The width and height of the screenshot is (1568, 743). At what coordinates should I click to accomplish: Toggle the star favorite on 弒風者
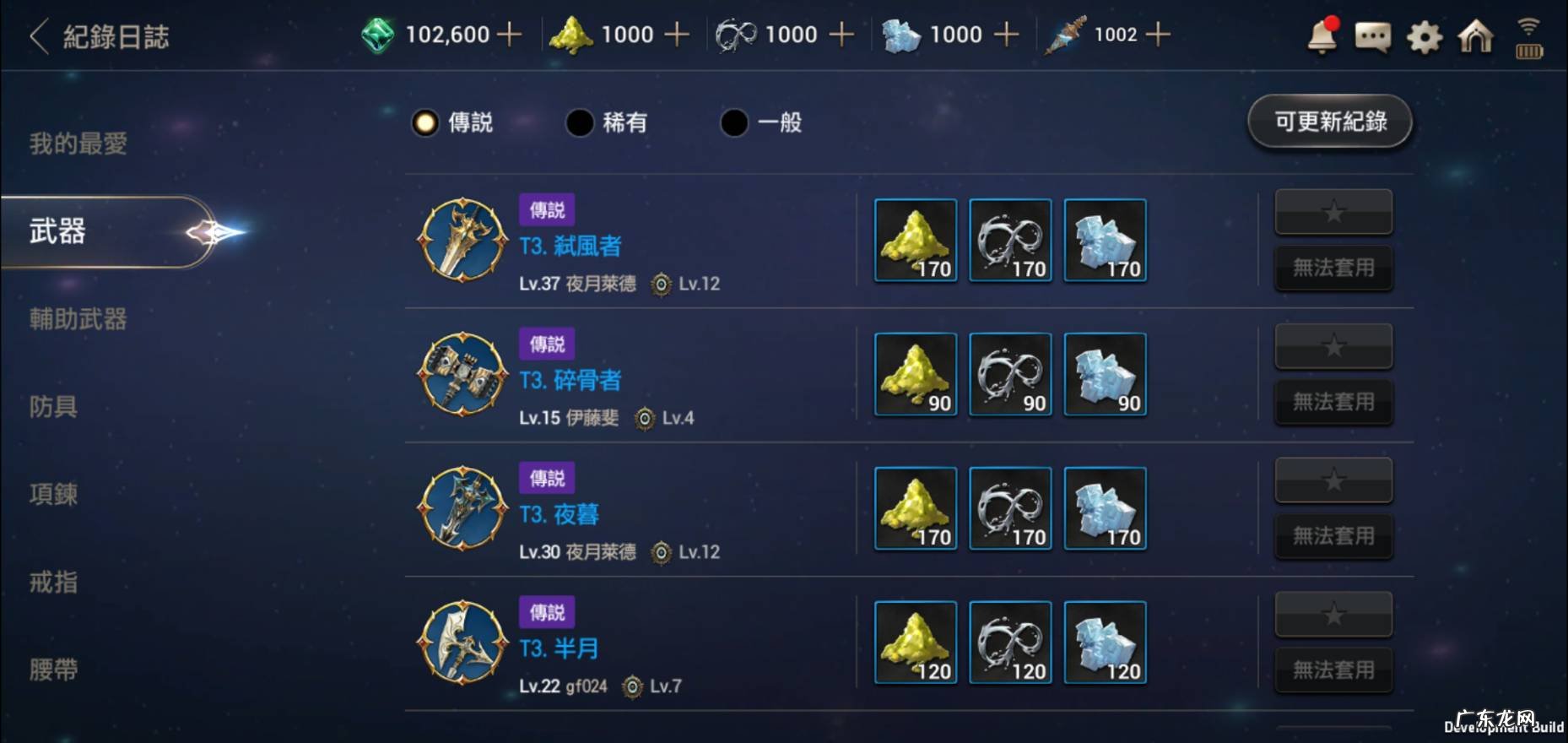[1333, 212]
